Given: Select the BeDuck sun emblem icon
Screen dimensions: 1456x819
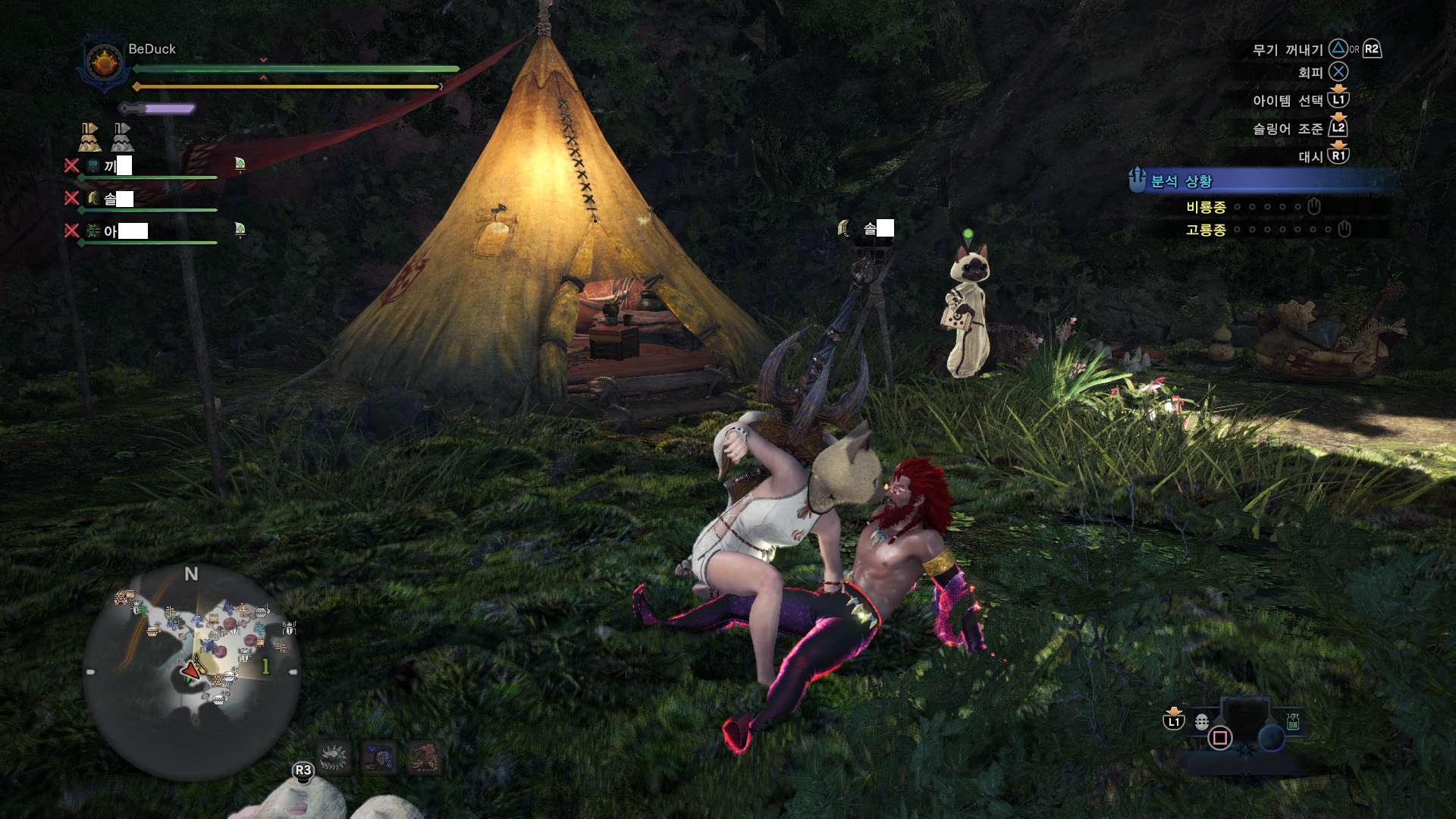Looking at the screenshot, I should point(105,62).
